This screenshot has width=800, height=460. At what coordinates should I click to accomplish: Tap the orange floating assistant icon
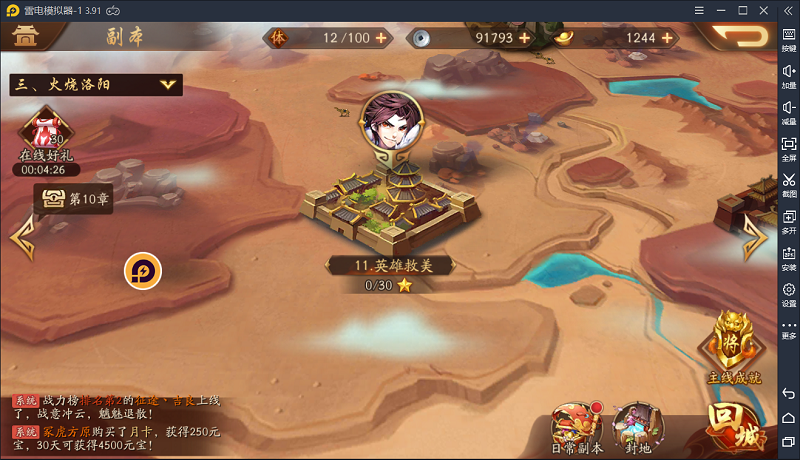pyautogui.click(x=143, y=270)
